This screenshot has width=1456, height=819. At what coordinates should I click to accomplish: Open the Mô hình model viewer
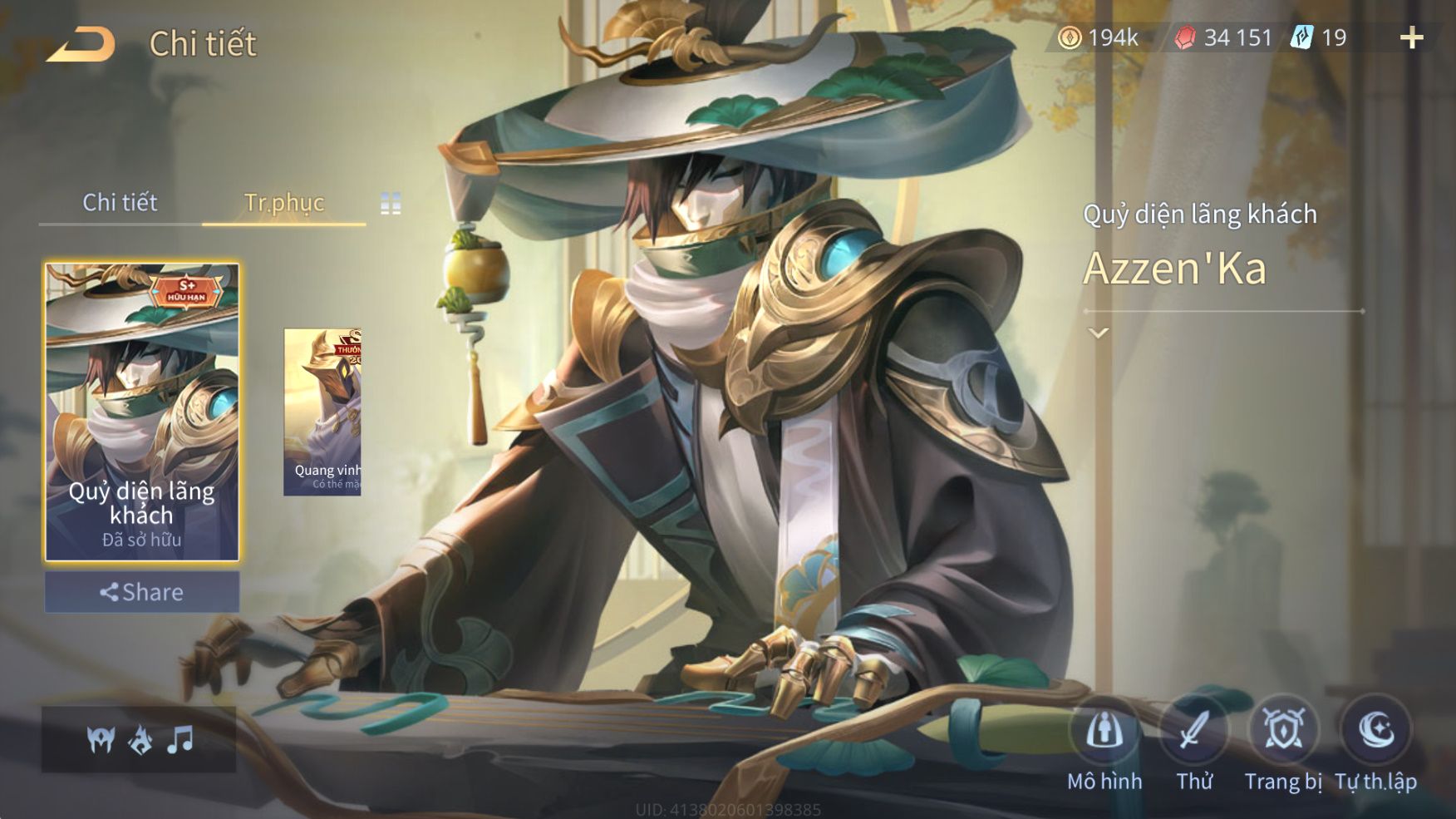pos(1104,732)
